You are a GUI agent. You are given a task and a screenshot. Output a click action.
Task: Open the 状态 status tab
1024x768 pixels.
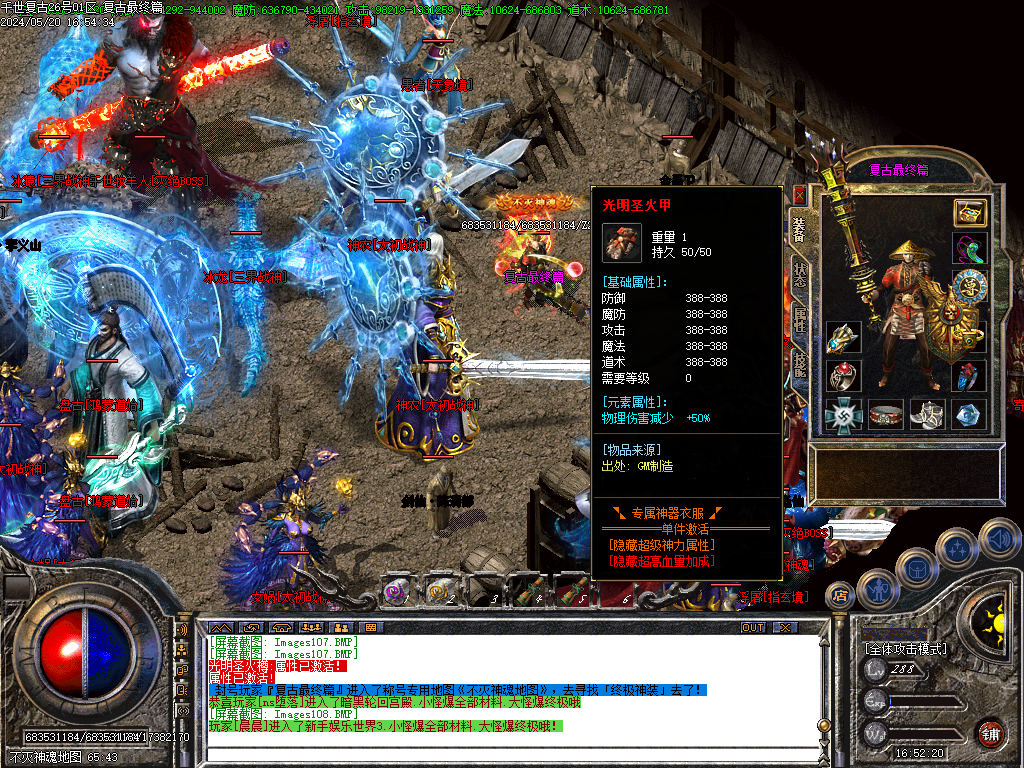tap(799, 275)
